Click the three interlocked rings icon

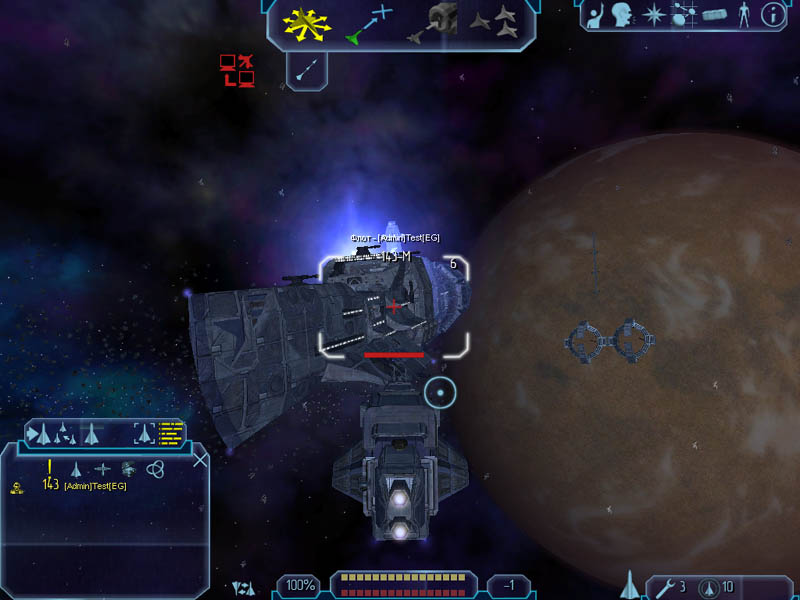[x=155, y=468]
